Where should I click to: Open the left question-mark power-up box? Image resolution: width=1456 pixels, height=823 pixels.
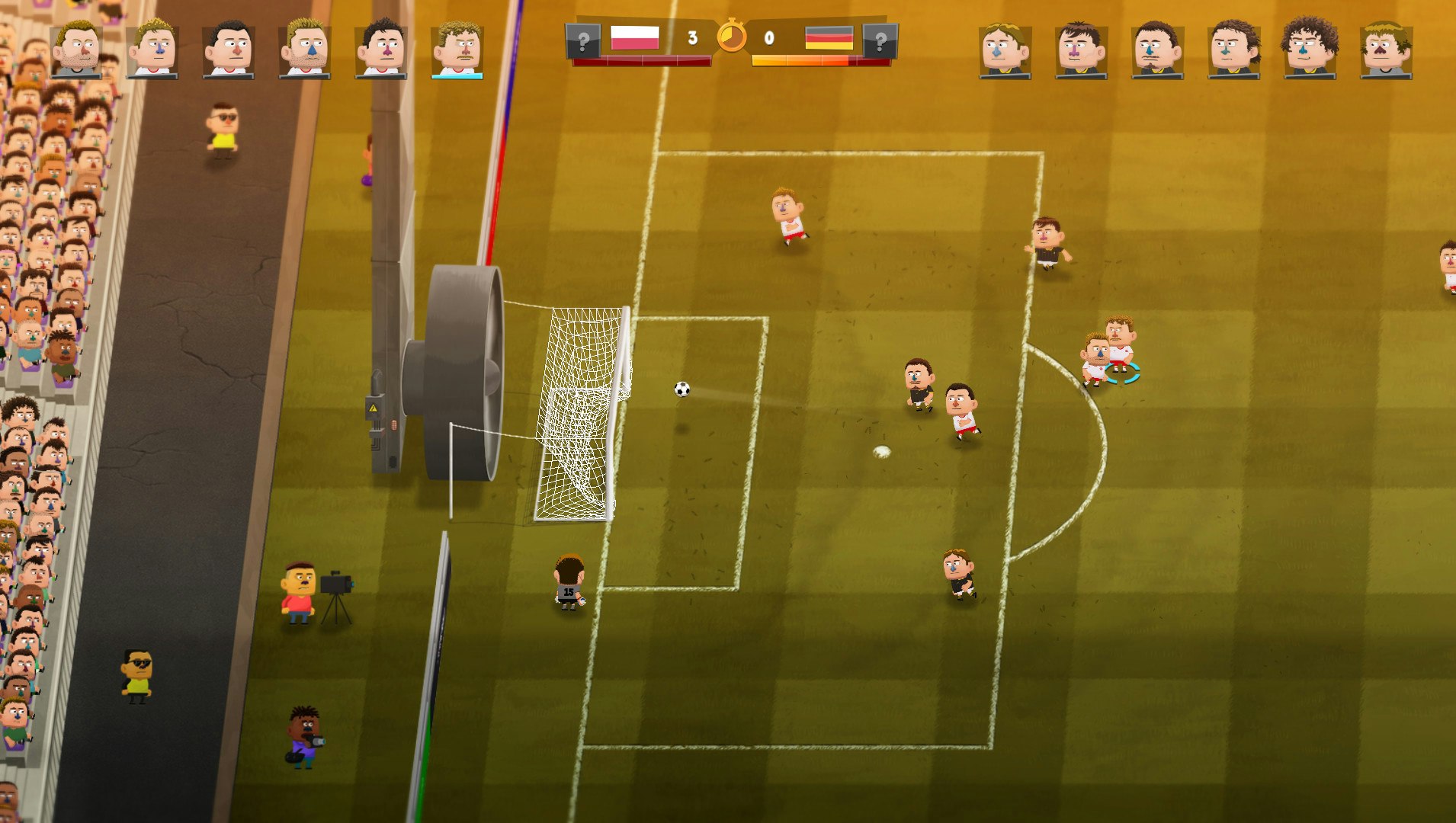583,40
